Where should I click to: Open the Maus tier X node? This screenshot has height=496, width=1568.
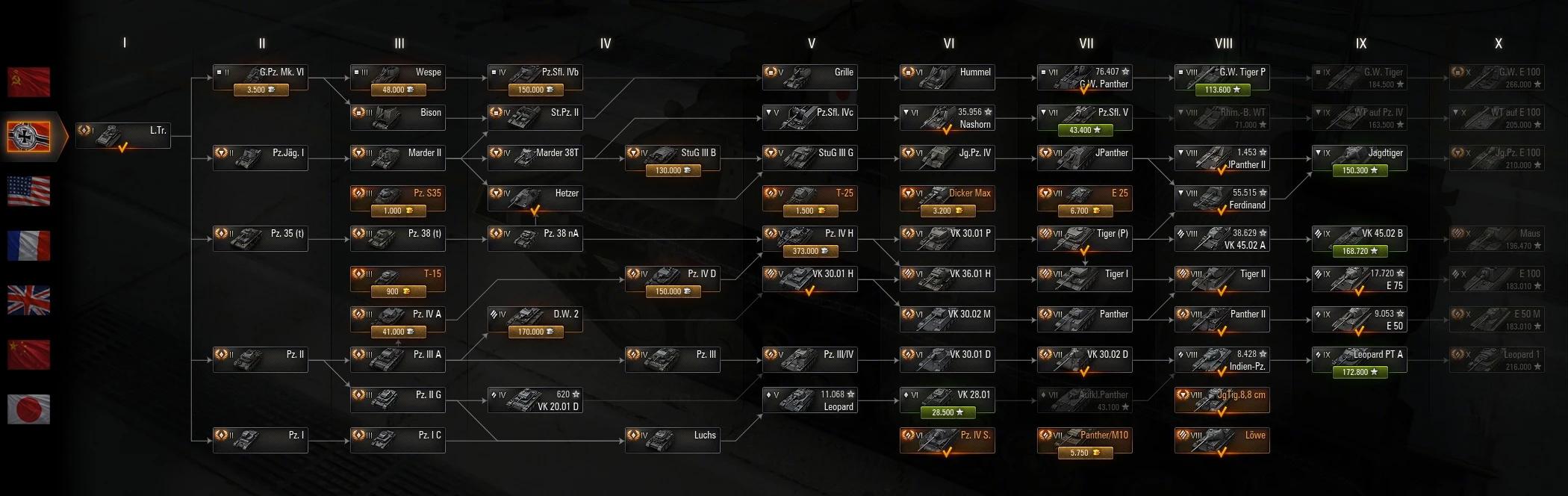tap(1497, 239)
